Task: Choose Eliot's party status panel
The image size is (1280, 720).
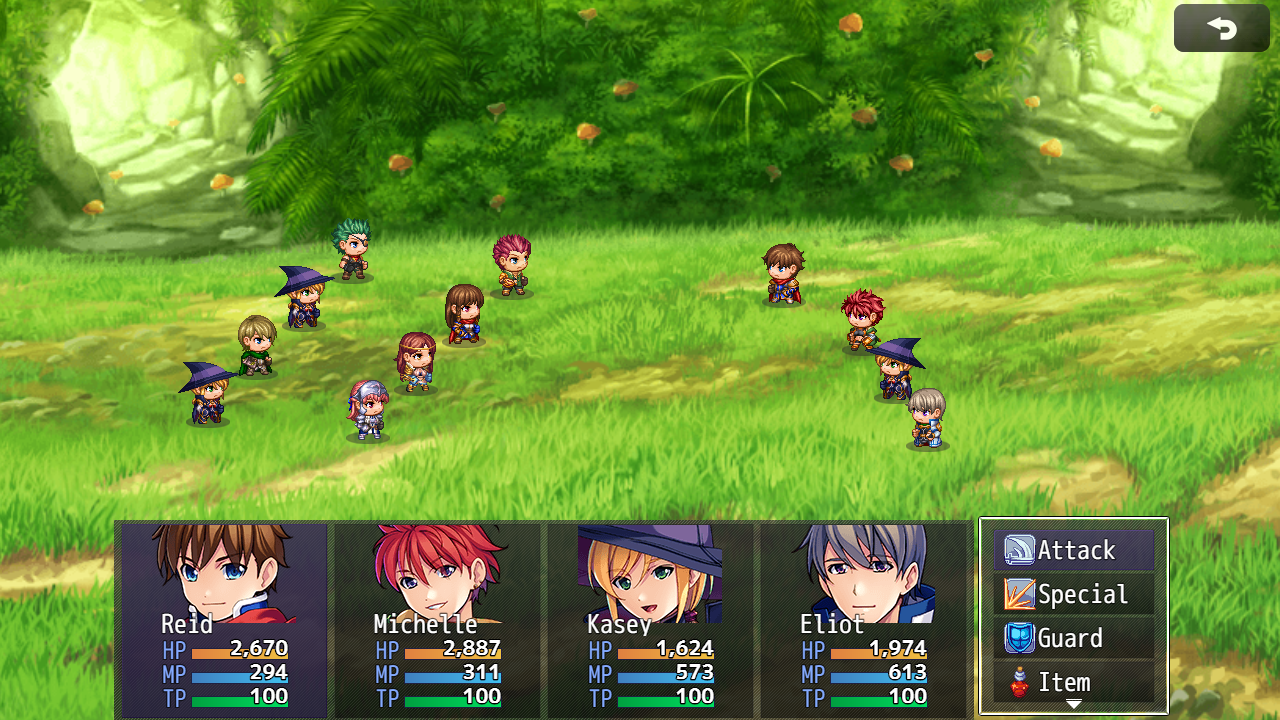Action: (x=862, y=618)
